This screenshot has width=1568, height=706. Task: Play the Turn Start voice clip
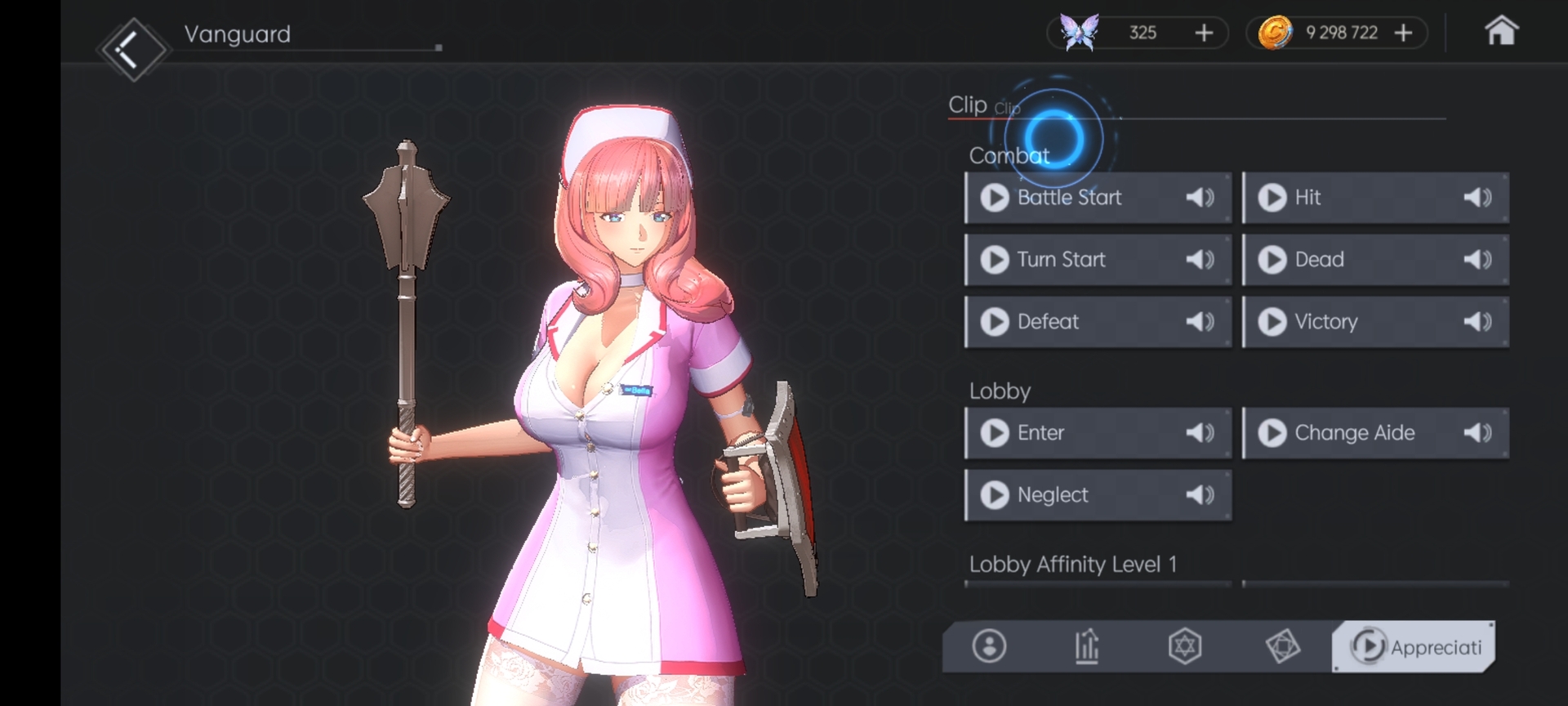point(996,260)
